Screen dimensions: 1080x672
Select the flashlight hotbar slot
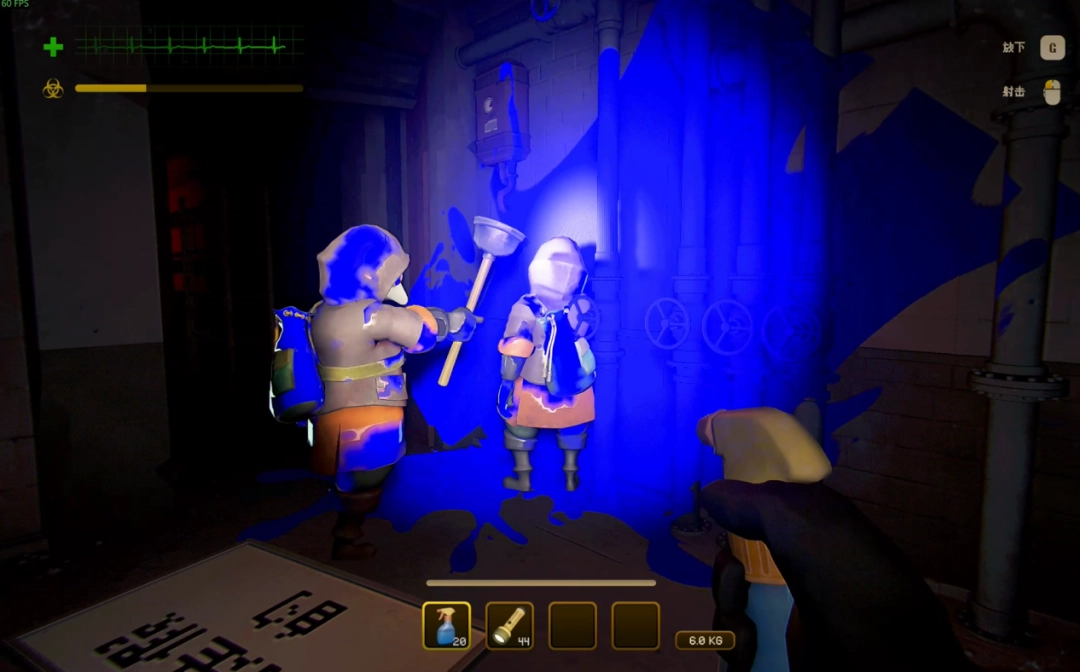tap(509, 625)
